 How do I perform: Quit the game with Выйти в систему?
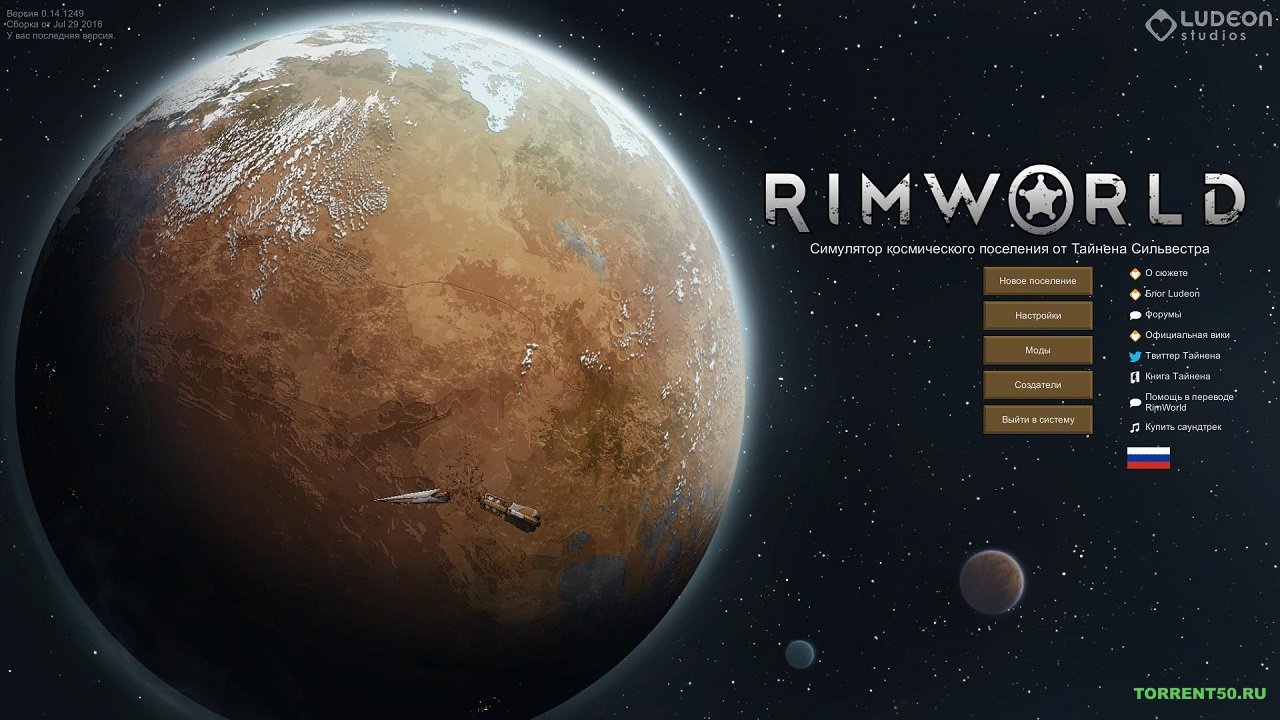tap(1038, 419)
